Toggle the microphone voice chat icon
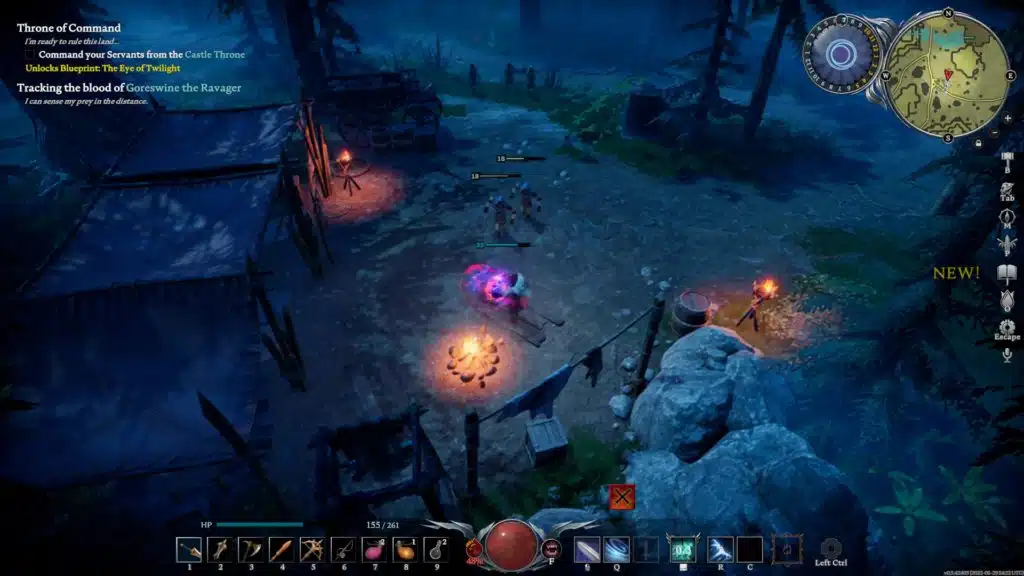The height and width of the screenshot is (576, 1024). click(1007, 354)
